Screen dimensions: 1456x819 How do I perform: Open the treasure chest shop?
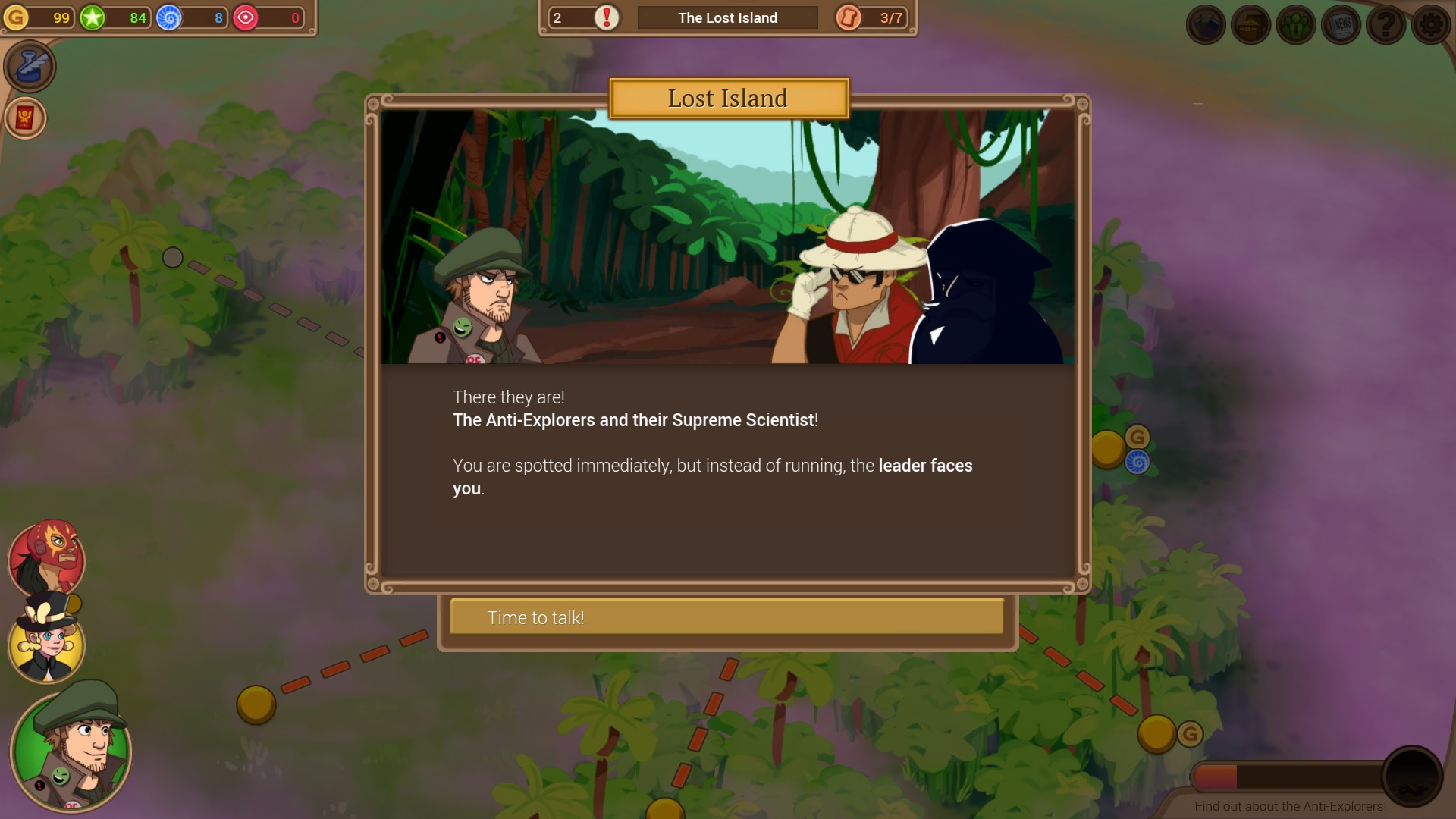pyautogui.click(x=1250, y=24)
